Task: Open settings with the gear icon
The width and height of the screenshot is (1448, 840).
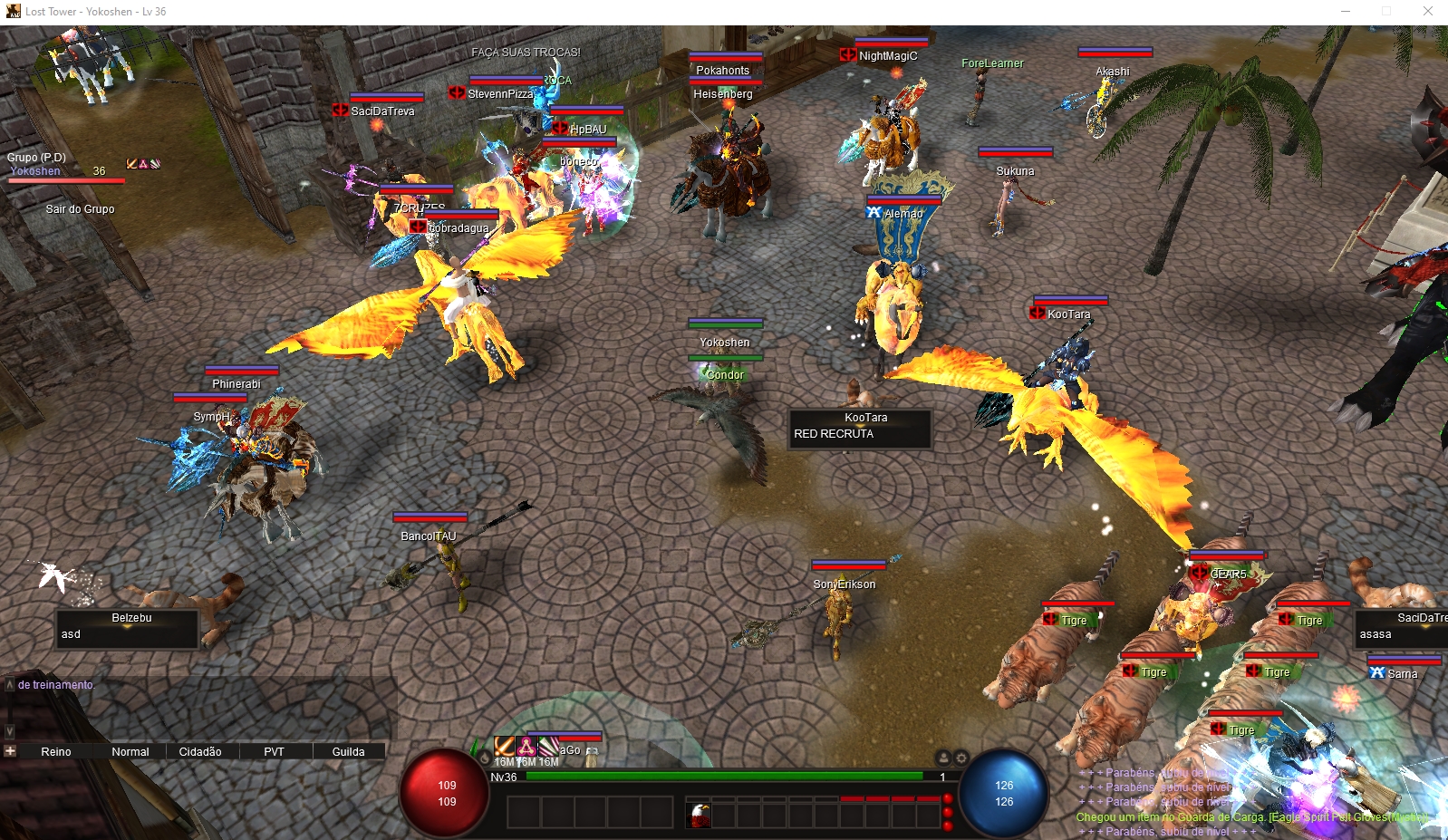Action: tap(961, 758)
